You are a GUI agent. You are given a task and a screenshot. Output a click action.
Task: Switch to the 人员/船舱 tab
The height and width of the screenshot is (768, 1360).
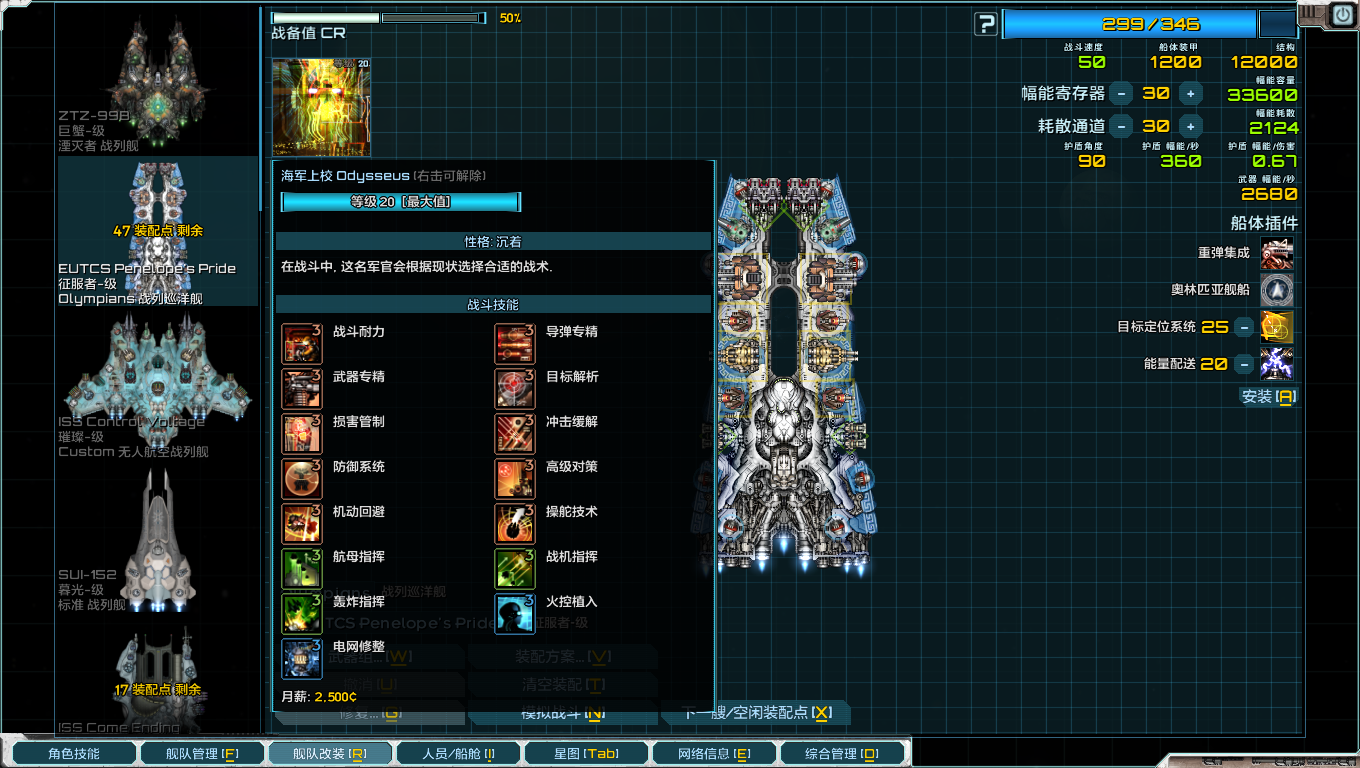[458, 753]
